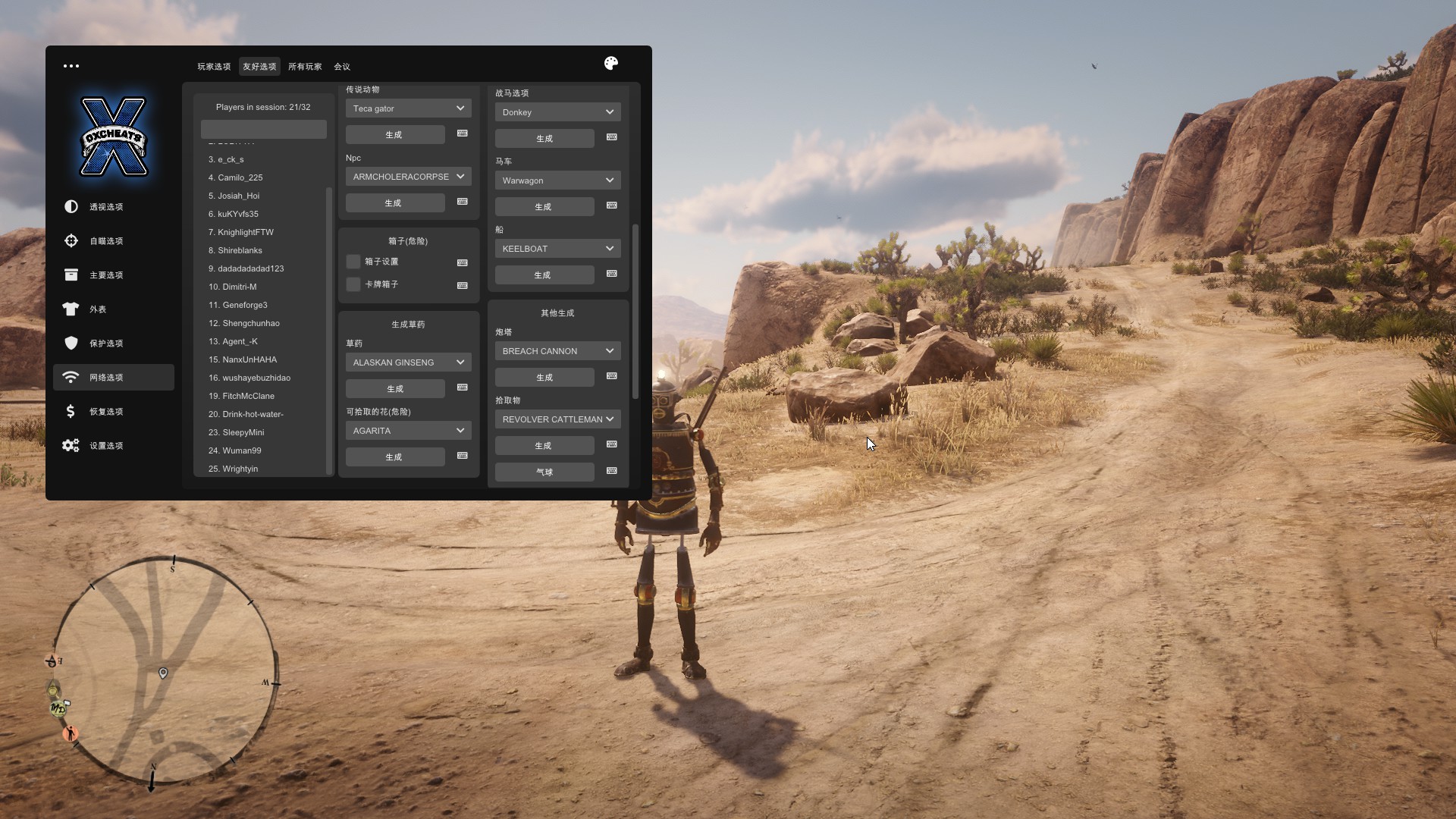Open the ARMCHOLERACORPSE Npc dropdown
This screenshot has width=1456, height=819.
pos(408,177)
